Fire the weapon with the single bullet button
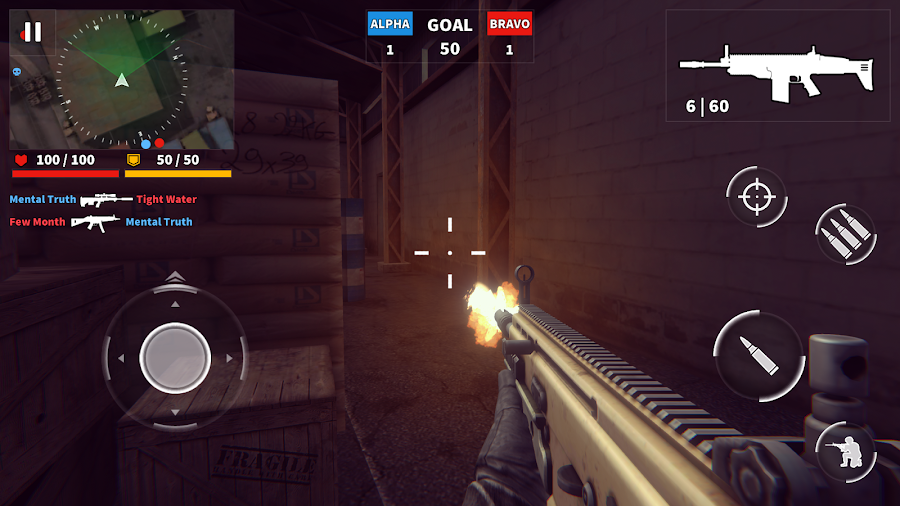This screenshot has height=506, width=900. pos(759,355)
